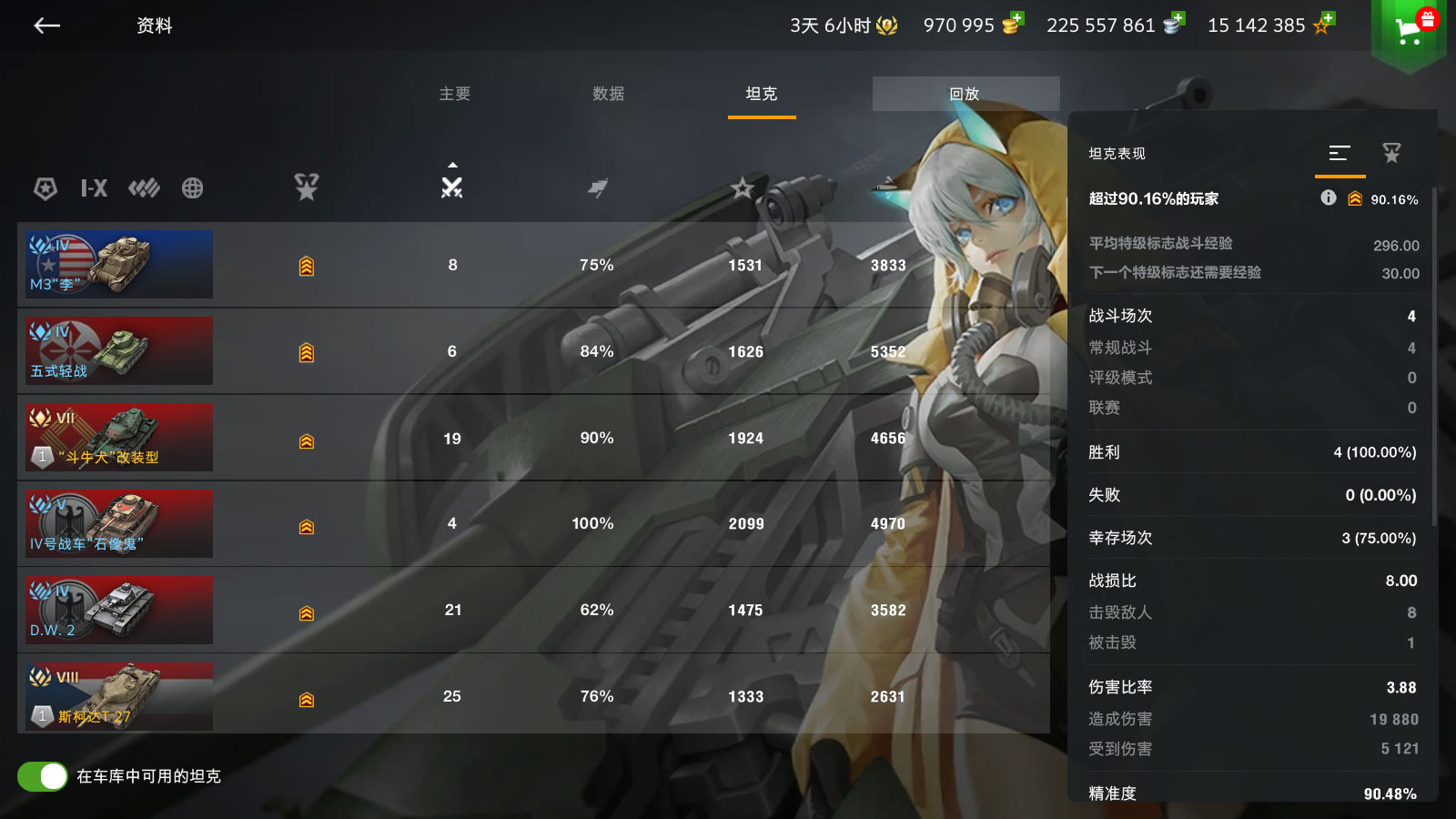Open the 回放 tab
Viewport: 1456px width, 819px height.
(965, 94)
